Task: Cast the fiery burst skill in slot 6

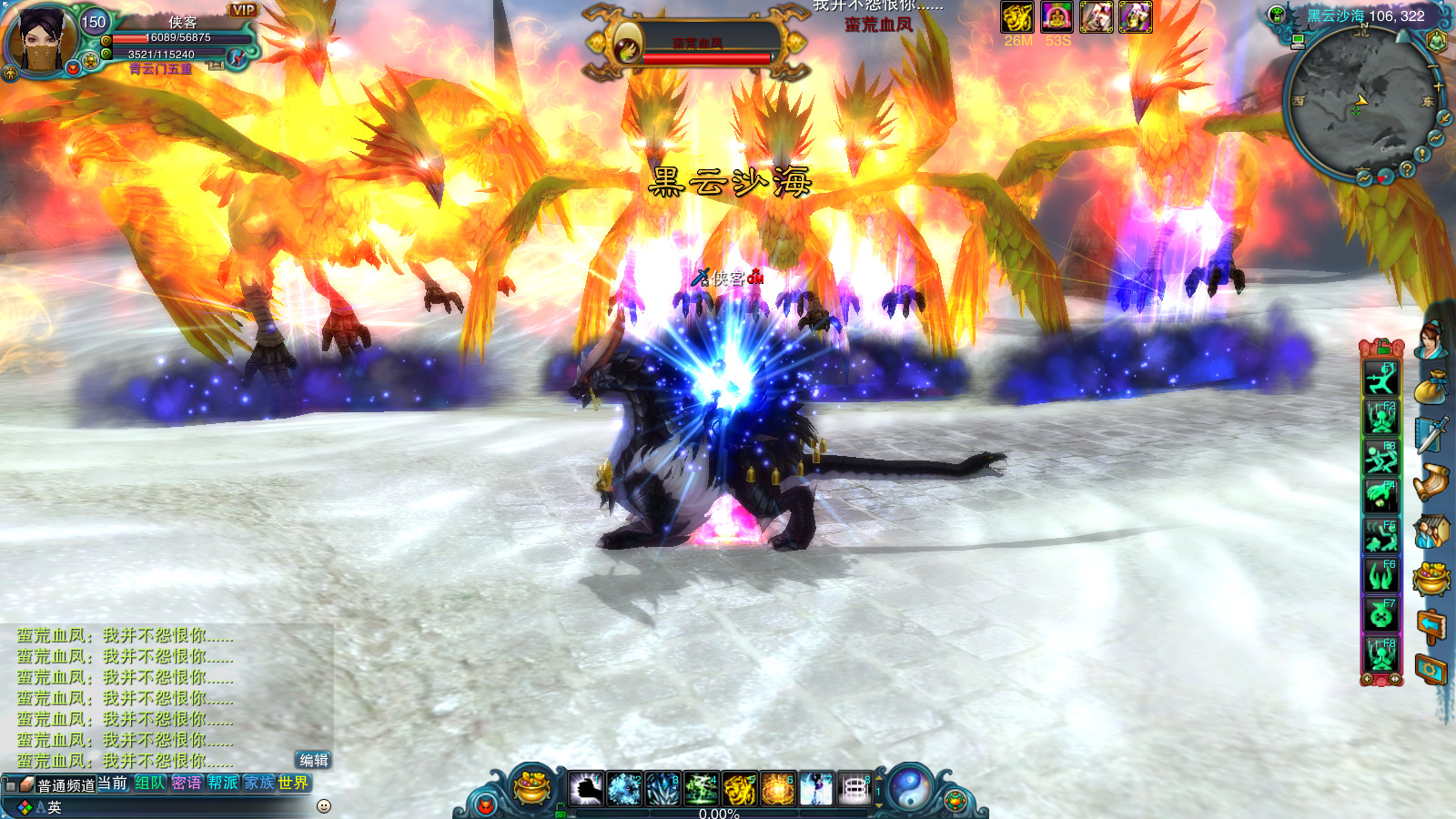Action: pyautogui.click(x=778, y=789)
